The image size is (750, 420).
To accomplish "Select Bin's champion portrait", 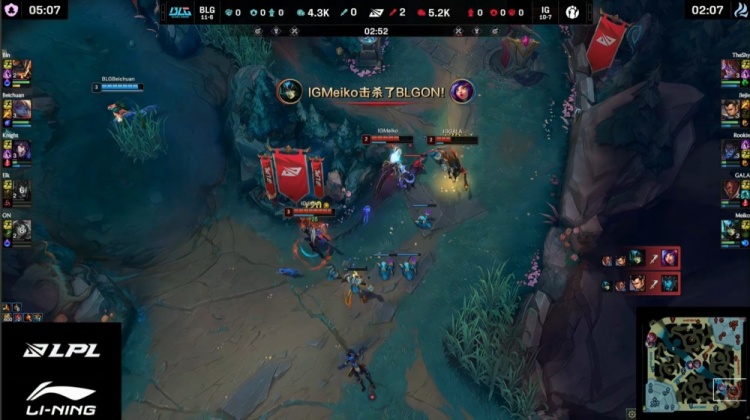I will point(21,71).
